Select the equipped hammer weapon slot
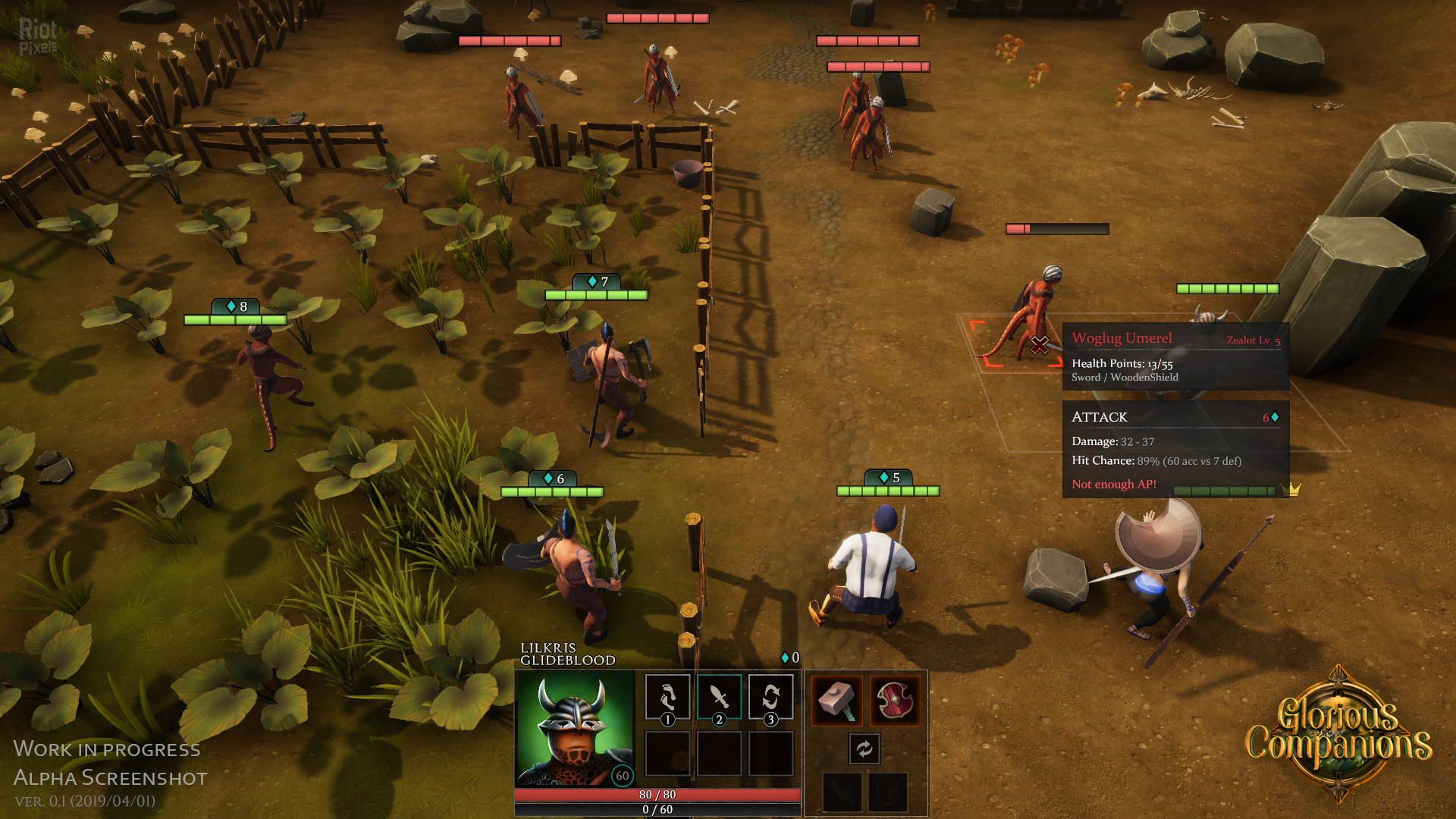Viewport: 1456px width, 819px height. coord(837,700)
